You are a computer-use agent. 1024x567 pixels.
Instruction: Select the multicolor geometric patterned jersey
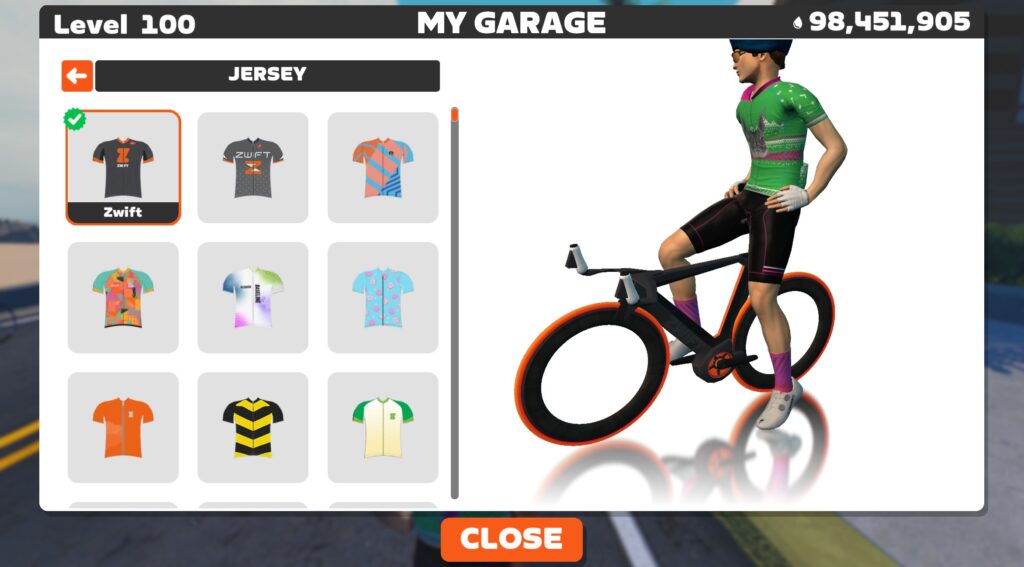[123, 297]
